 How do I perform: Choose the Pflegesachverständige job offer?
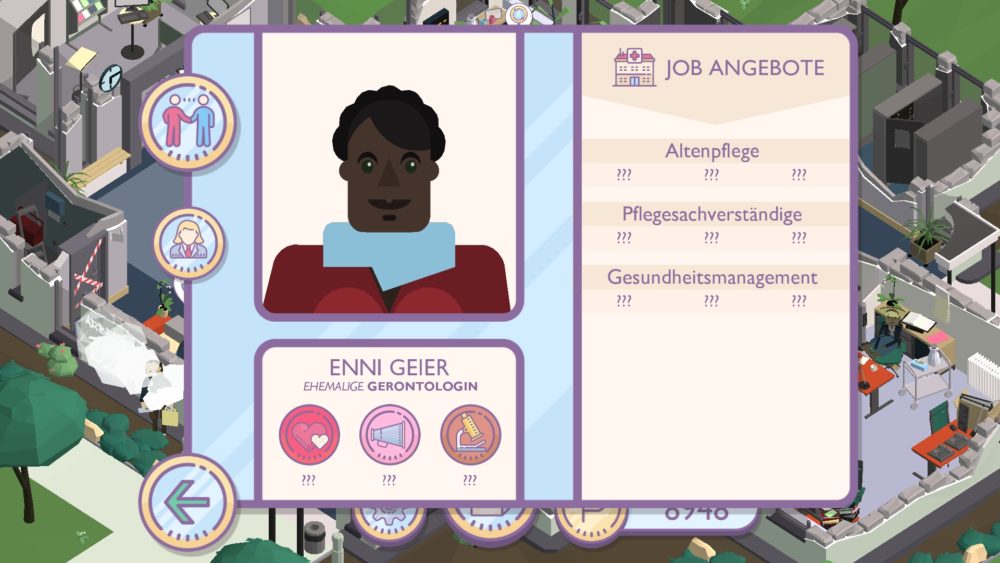[712, 214]
